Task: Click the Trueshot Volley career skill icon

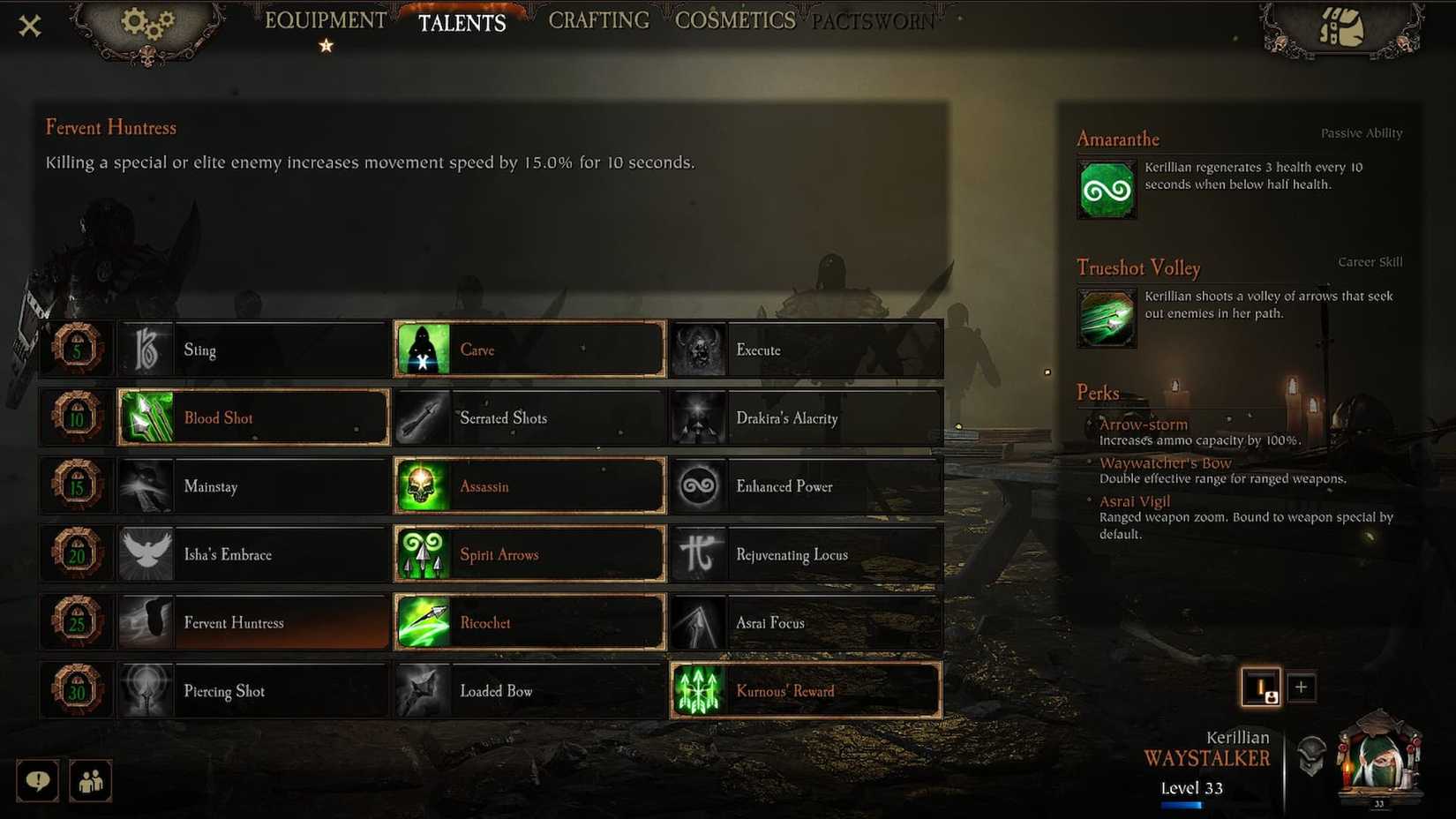Action: click(x=1107, y=318)
